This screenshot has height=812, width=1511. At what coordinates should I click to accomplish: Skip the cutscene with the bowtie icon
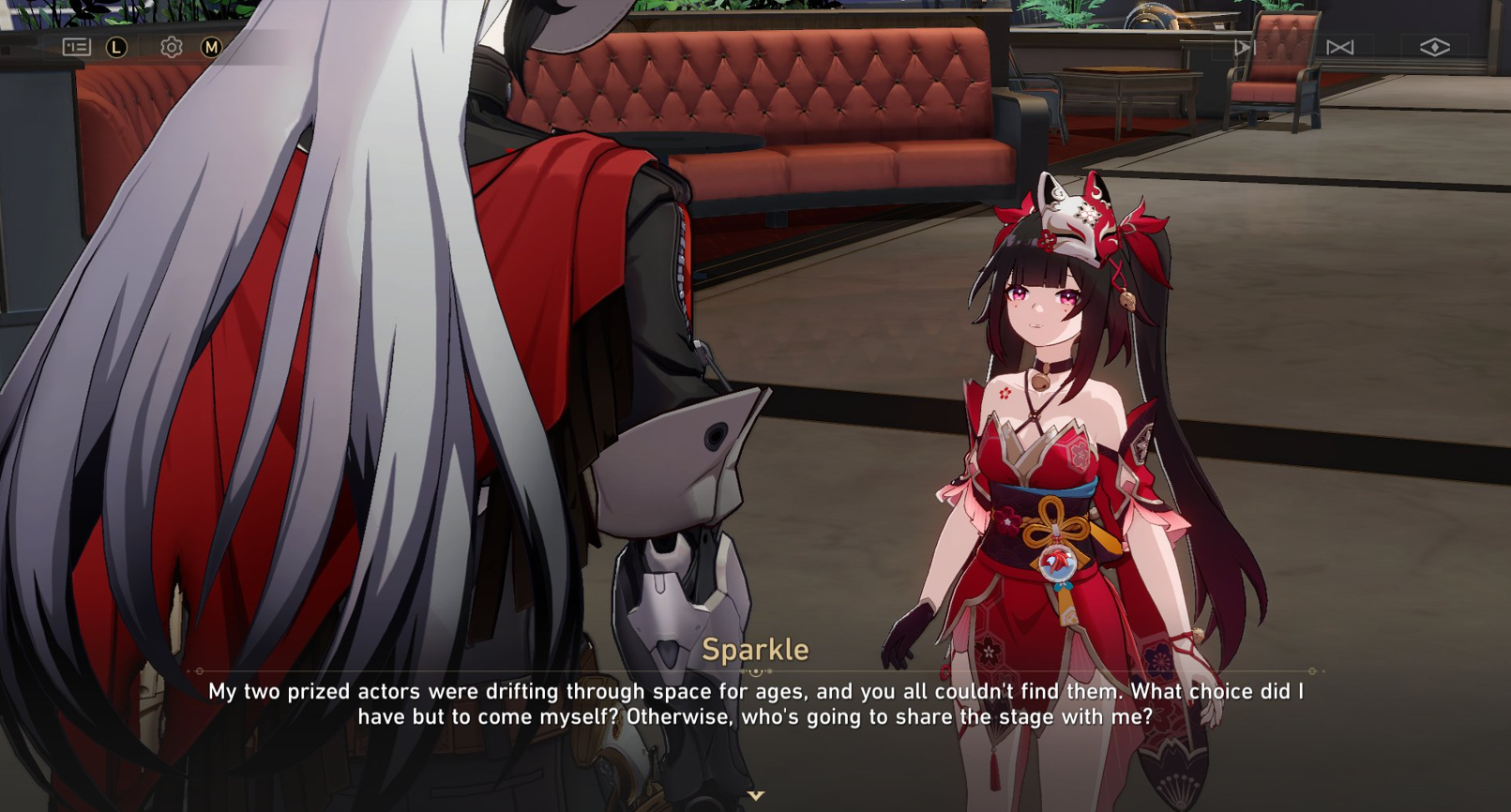point(1339,47)
